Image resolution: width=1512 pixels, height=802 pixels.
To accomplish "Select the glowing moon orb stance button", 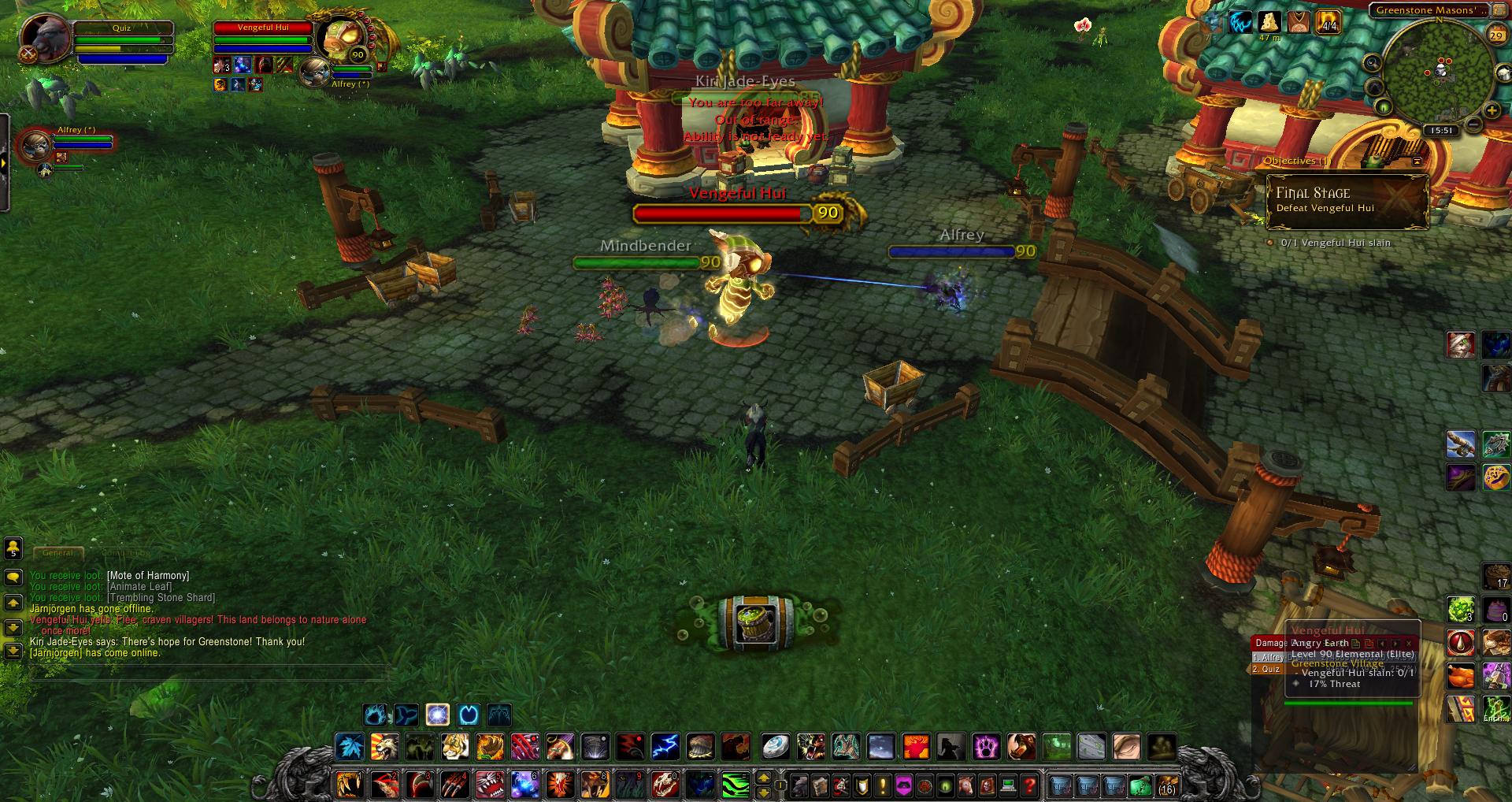I will click(438, 715).
